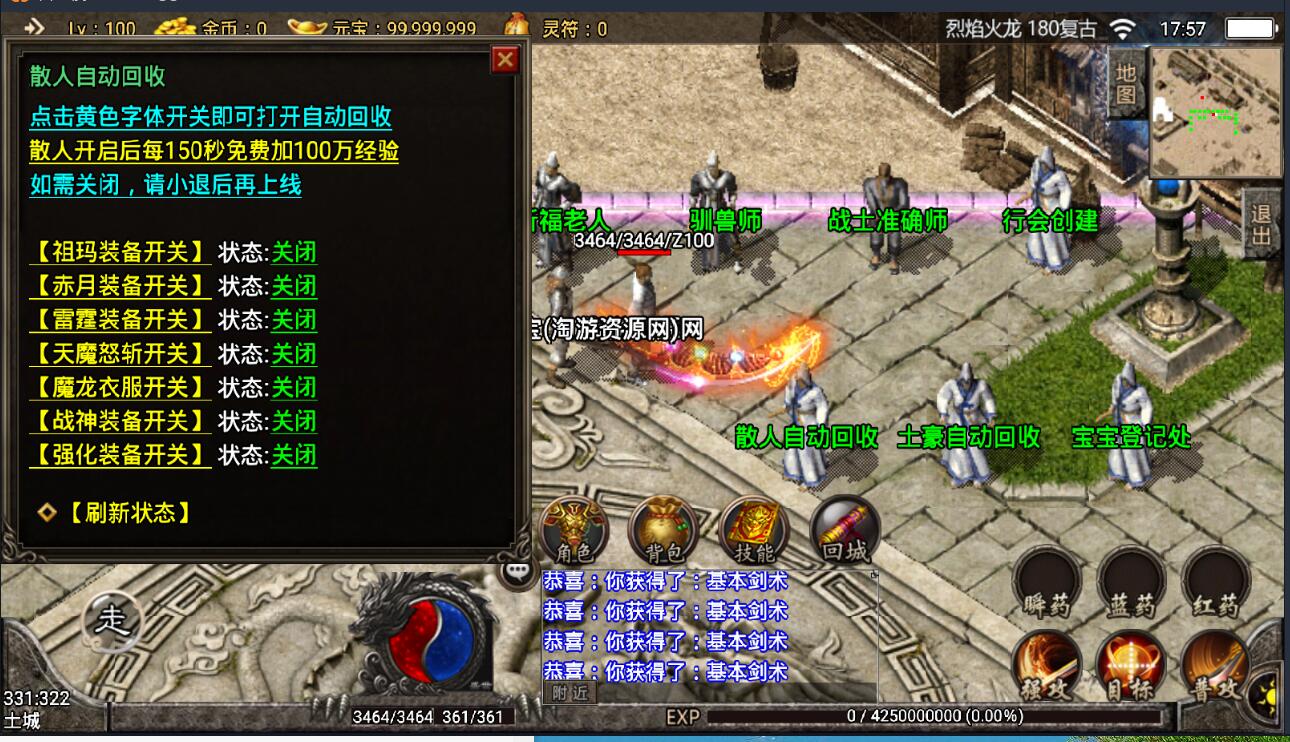This screenshot has height=742, width=1290.
Task: Toggle the 祖玛装备开关 recycle switch
Action: 120,252
